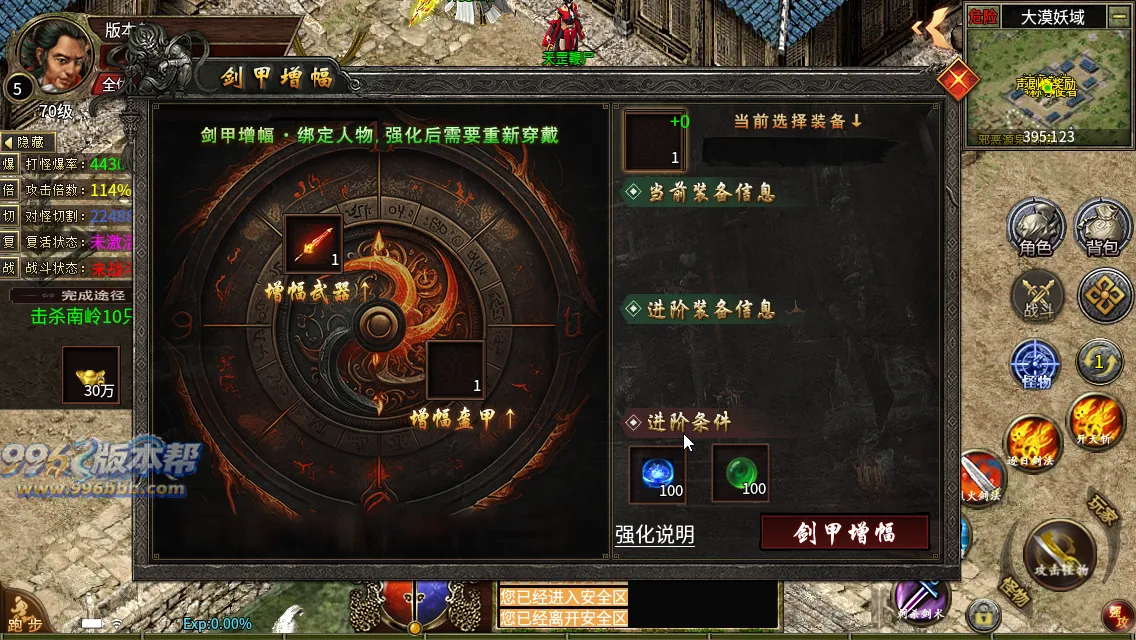Select the 增幅武器 weapon slot
Screen dimensions: 1136x640
tap(314, 244)
